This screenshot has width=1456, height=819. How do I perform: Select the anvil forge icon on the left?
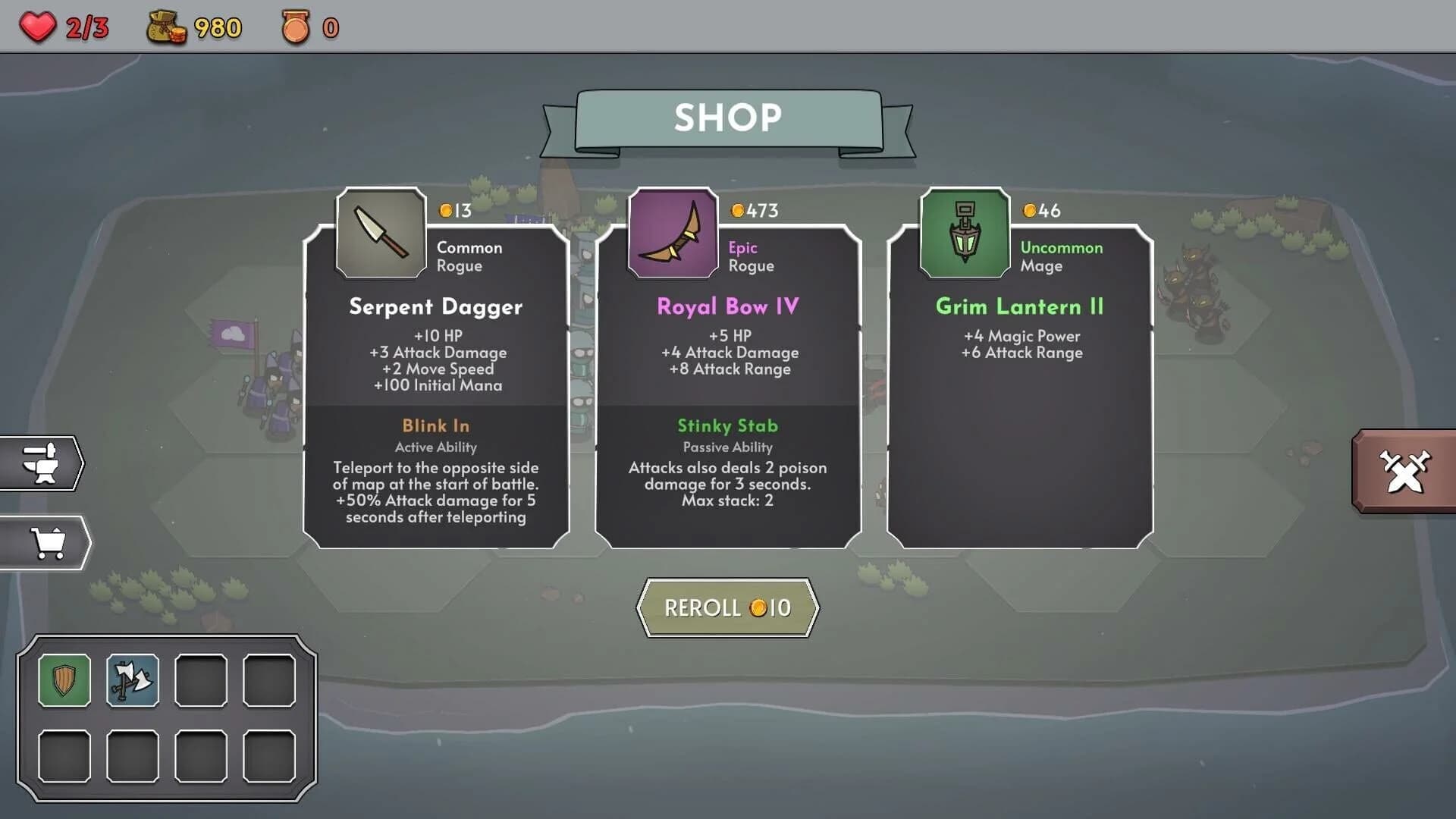pyautogui.click(x=43, y=465)
